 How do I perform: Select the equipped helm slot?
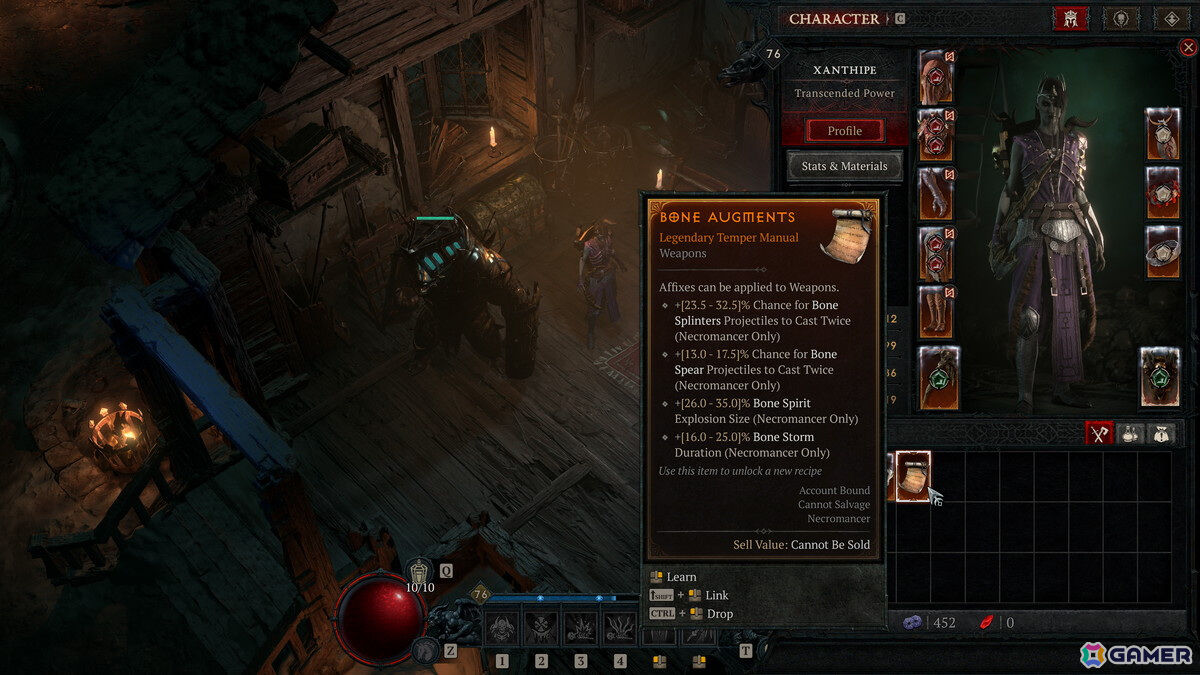pos(936,76)
